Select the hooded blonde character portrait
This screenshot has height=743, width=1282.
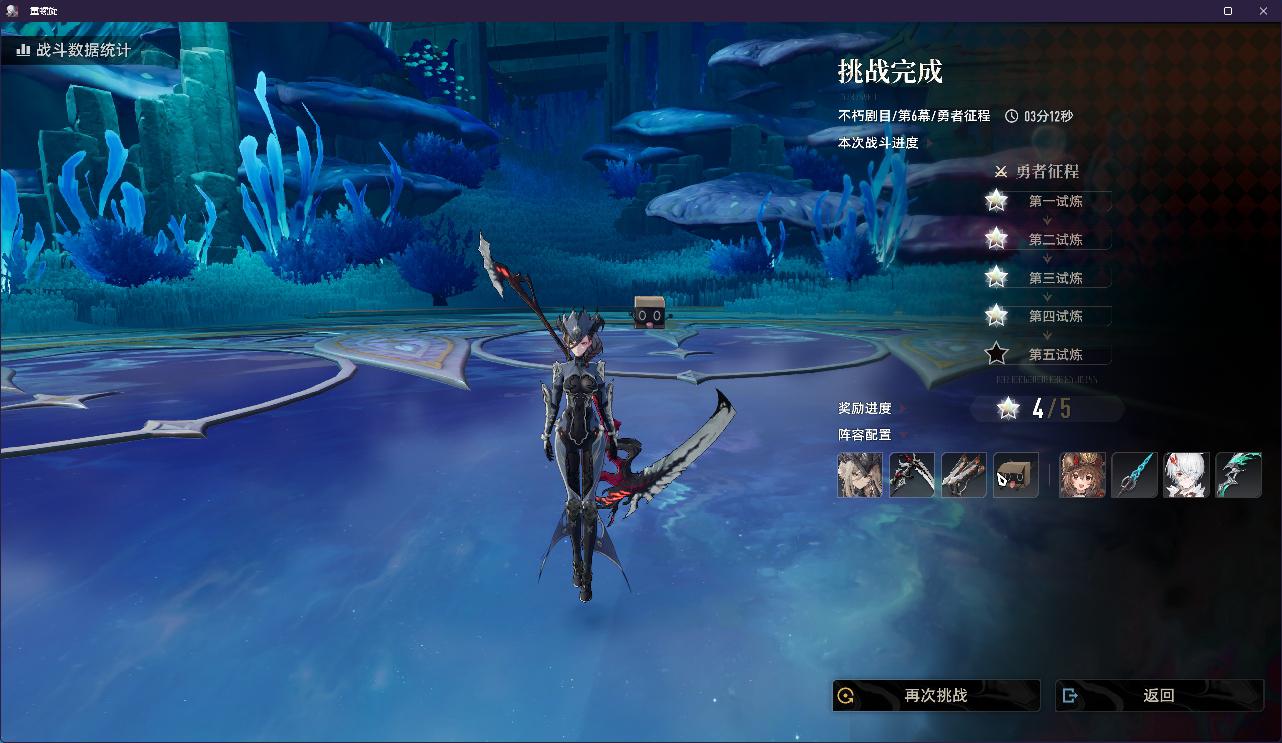tap(860, 475)
